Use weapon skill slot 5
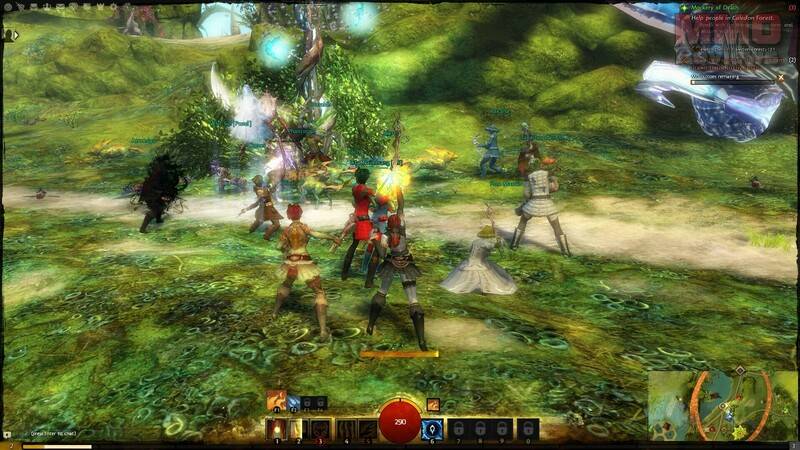This screenshot has width=800, height=450. tap(366, 429)
